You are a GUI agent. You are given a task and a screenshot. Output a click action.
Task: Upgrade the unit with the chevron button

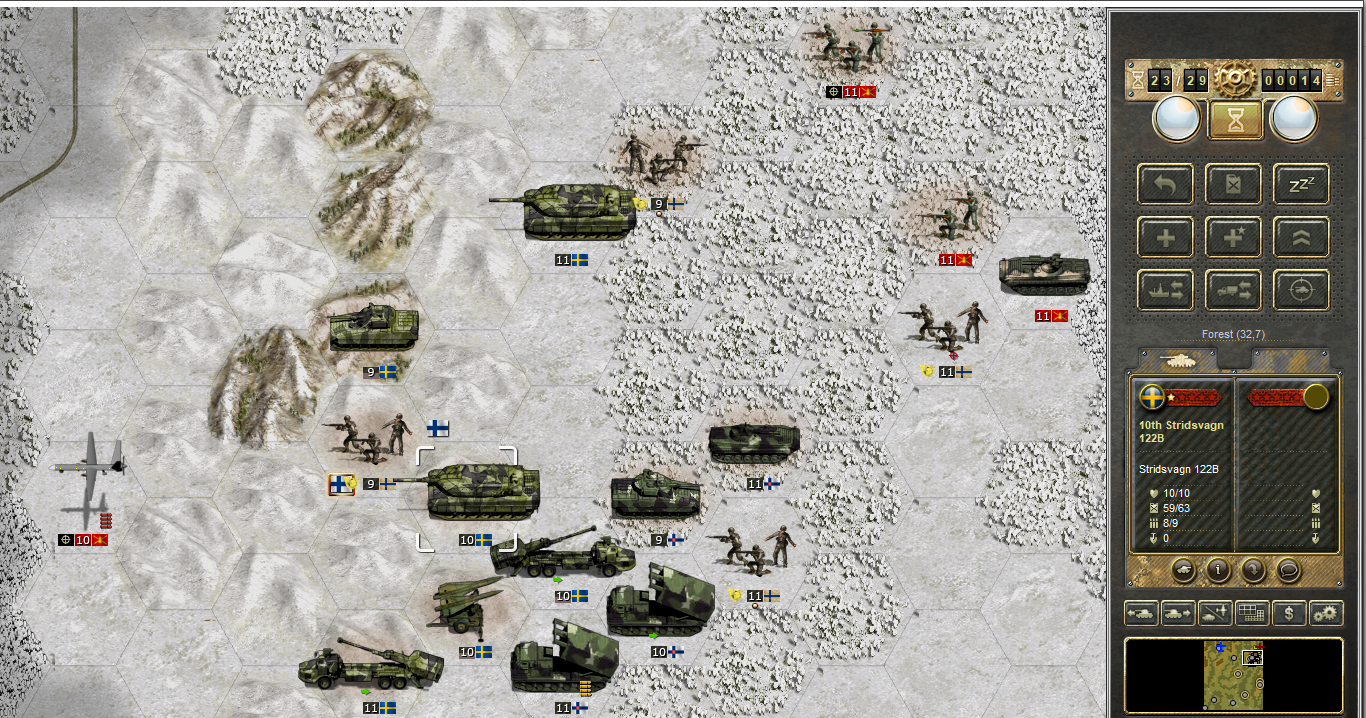[1300, 238]
